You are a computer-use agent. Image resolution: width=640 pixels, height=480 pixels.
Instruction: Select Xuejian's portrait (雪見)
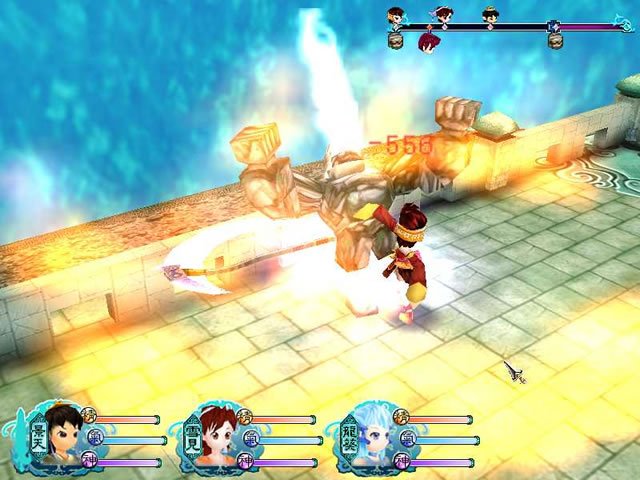coord(217,438)
